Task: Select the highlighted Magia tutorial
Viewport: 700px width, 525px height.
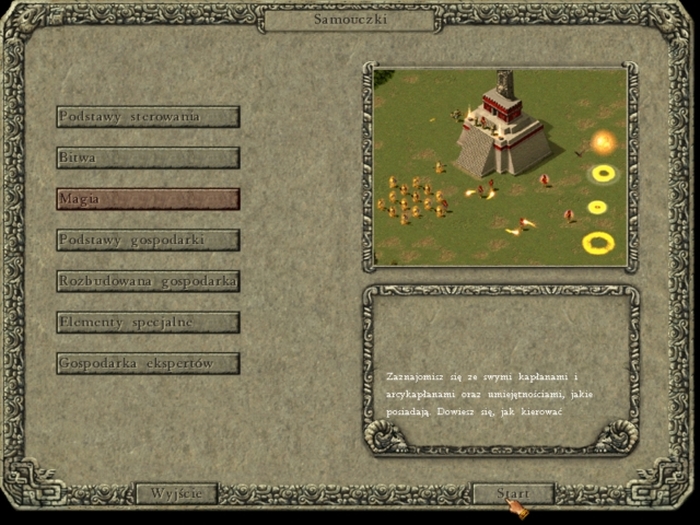Action: pos(148,199)
